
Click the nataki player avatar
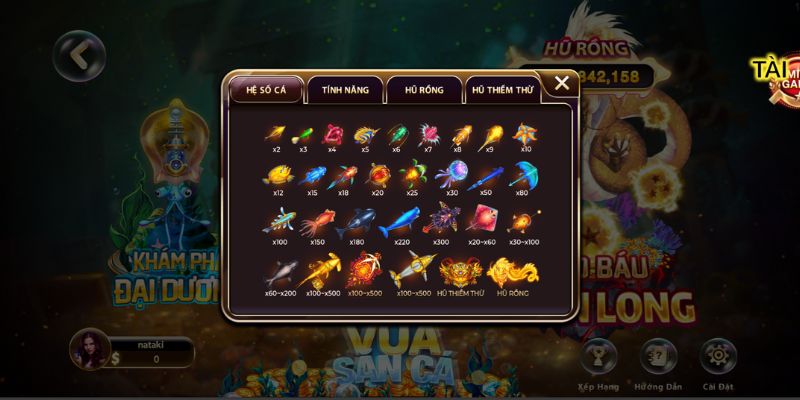[89, 349]
